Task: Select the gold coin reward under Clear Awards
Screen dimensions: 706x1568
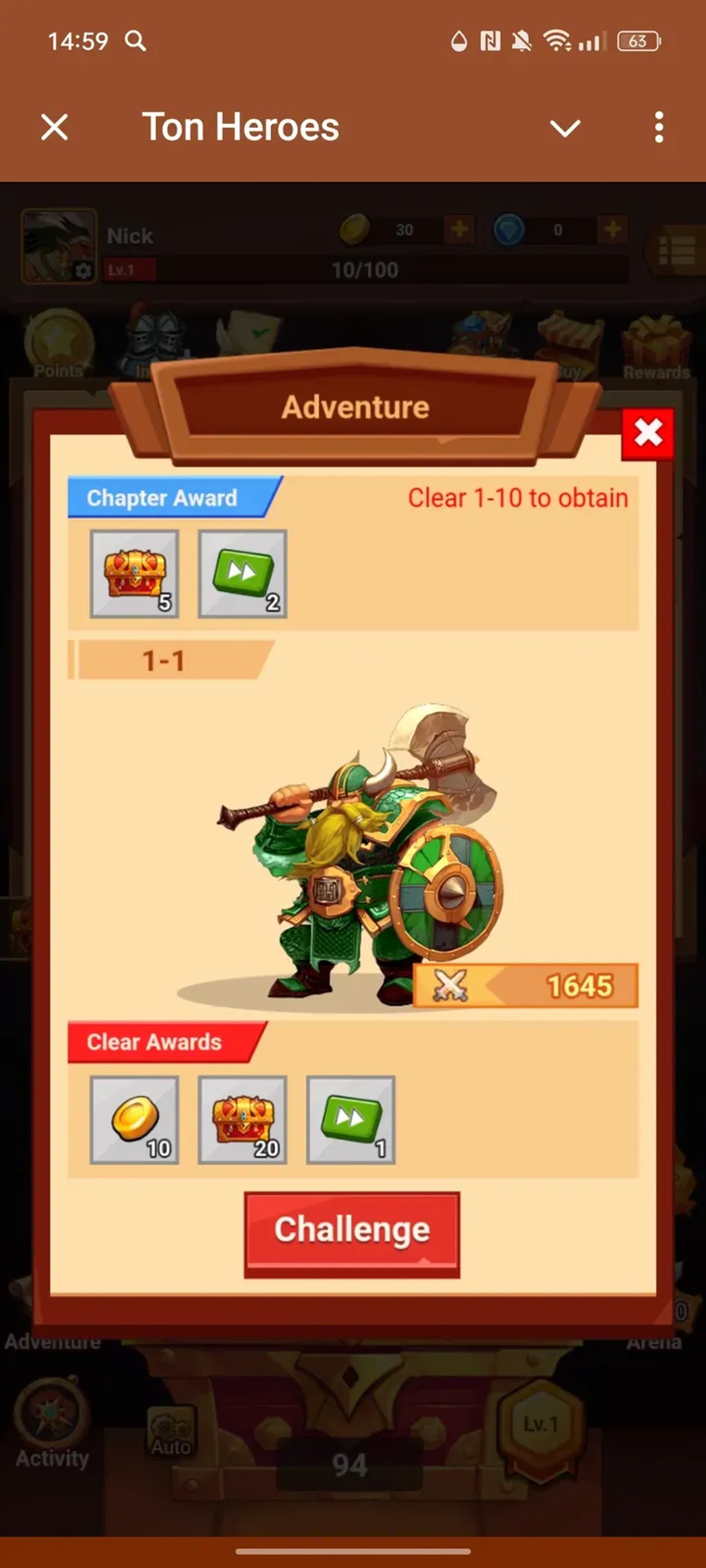Action: click(134, 1120)
